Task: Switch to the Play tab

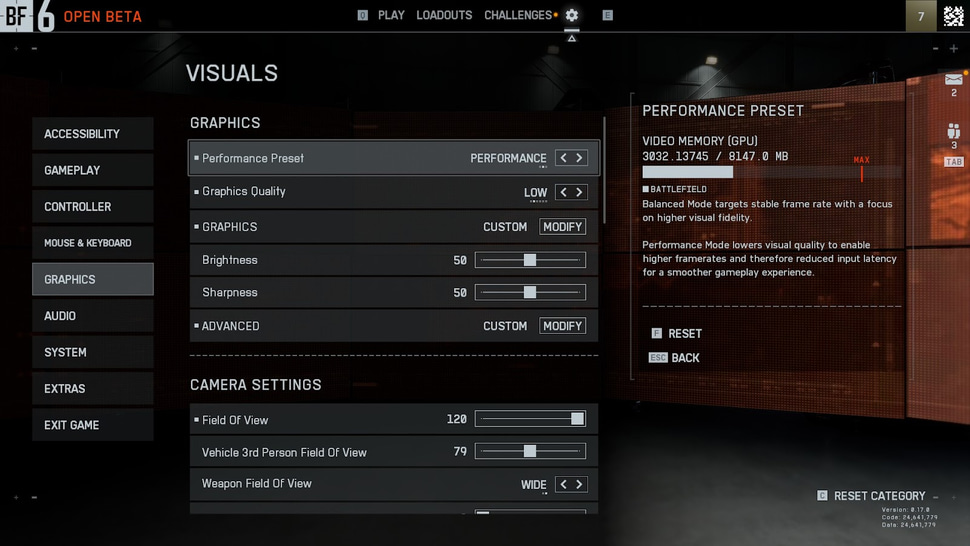Action: click(391, 15)
